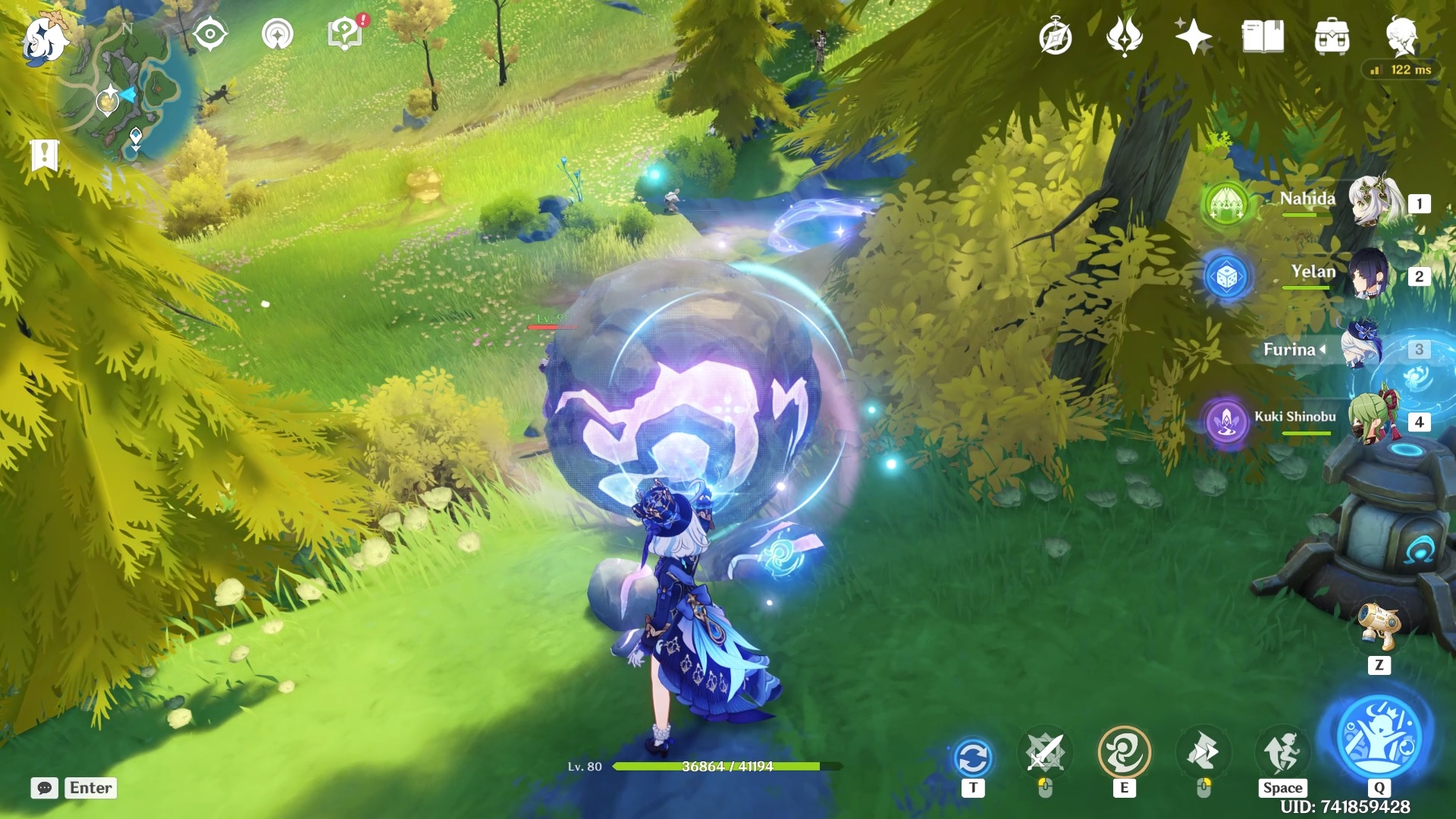Open the events flame icon

[x=1124, y=36]
